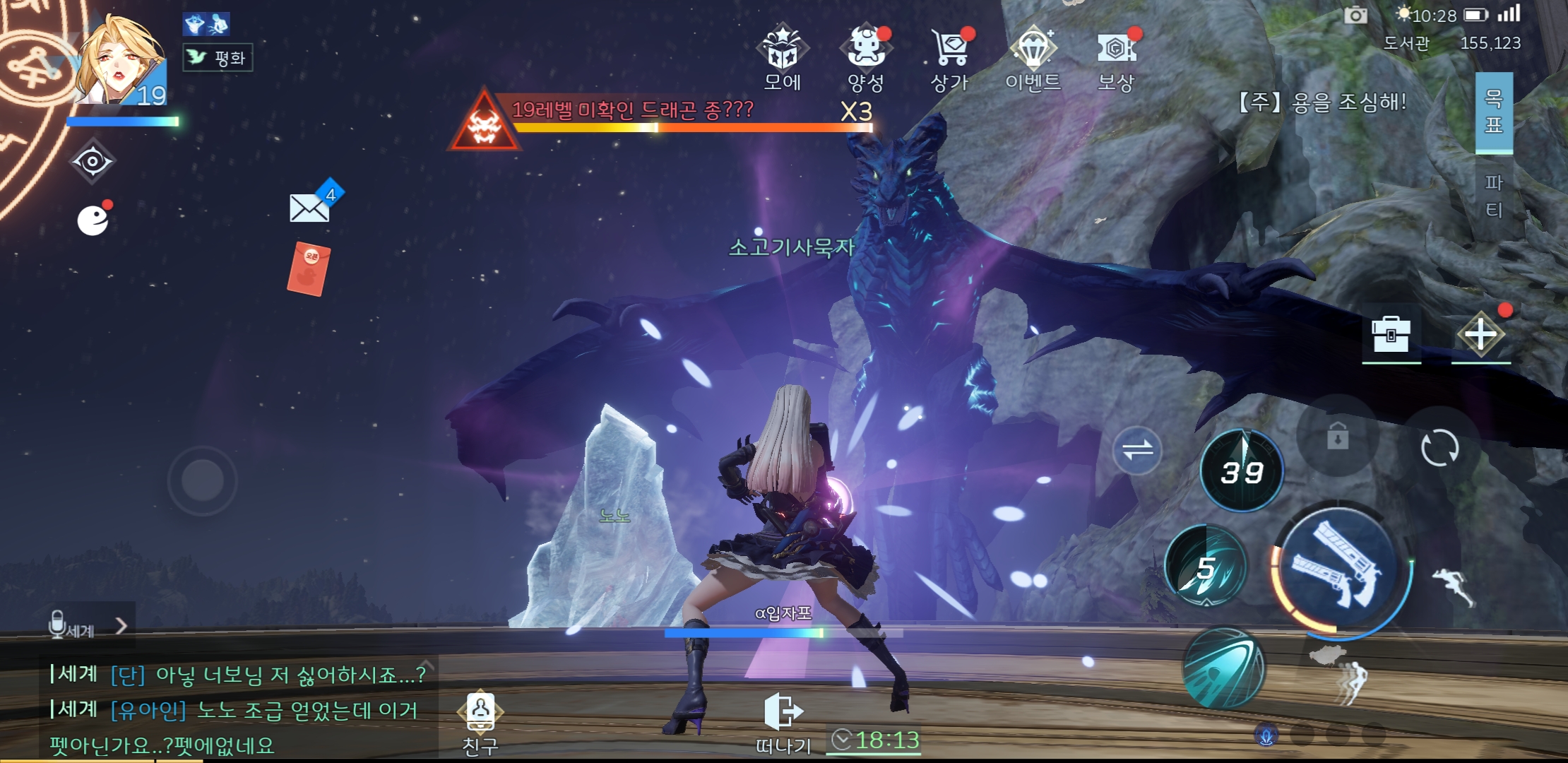Take a screenshot with camera icon
Screen dimensions: 1568x763
pos(1355,15)
